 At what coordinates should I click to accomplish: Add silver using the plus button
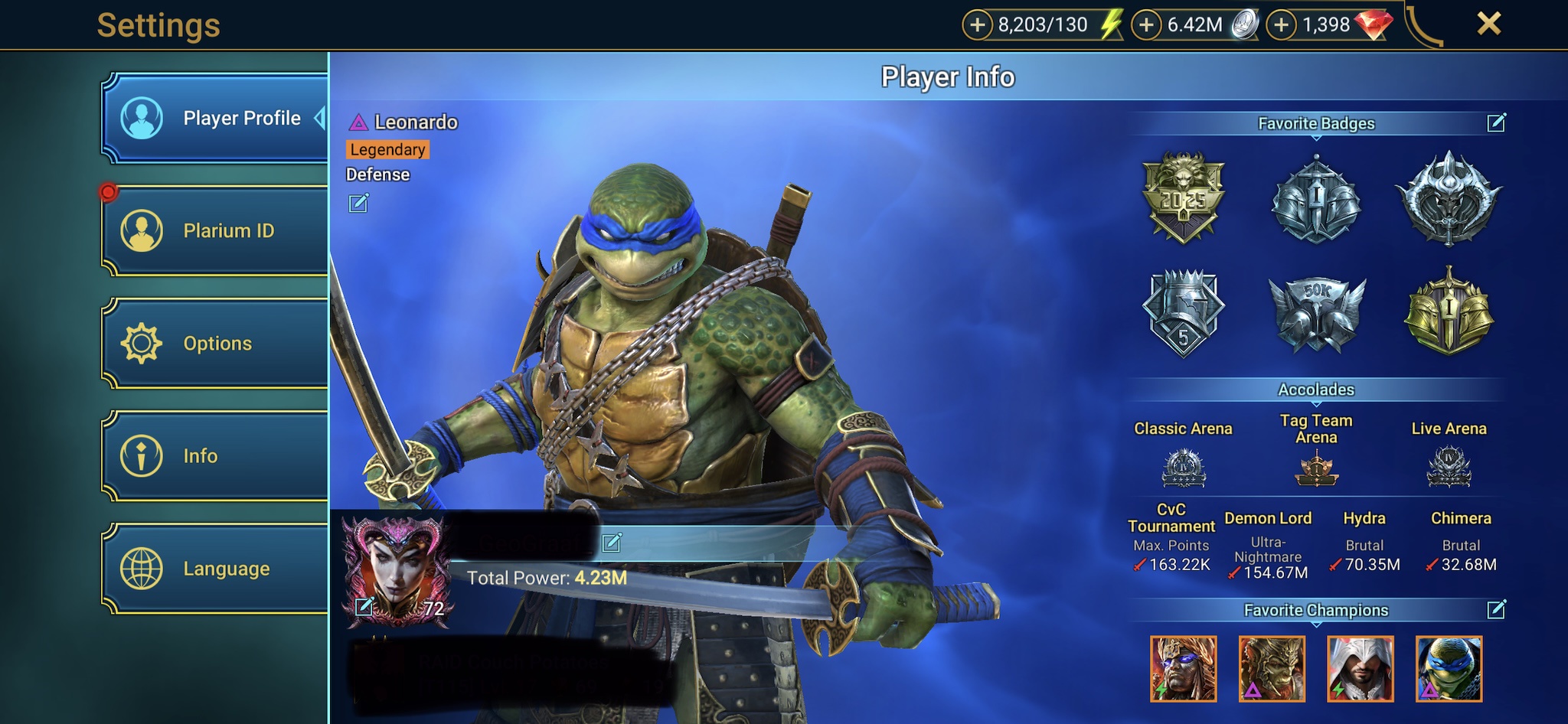tap(1146, 25)
